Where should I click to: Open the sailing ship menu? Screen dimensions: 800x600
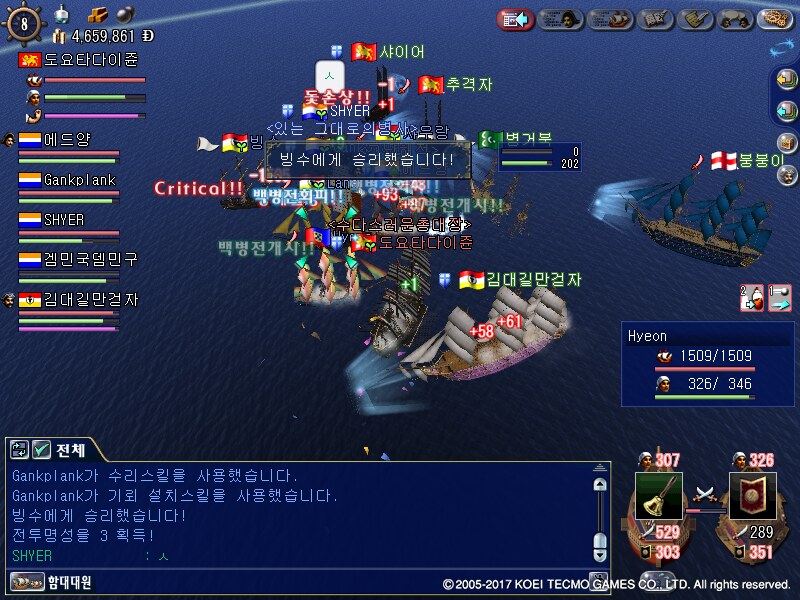pos(608,18)
